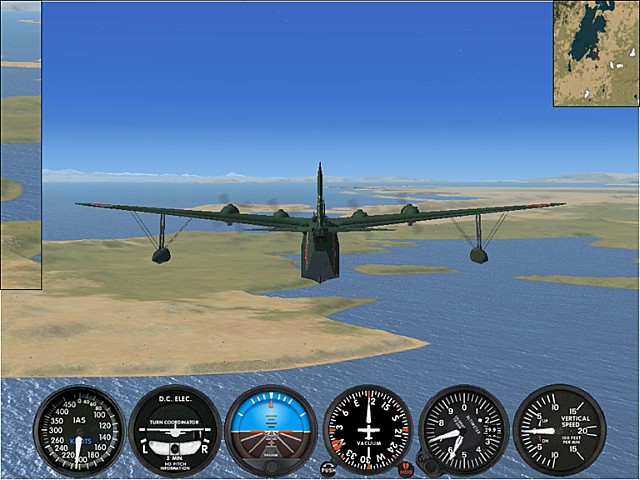Click the altimeter gauge
640x480 pixels.
click(464, 429)
